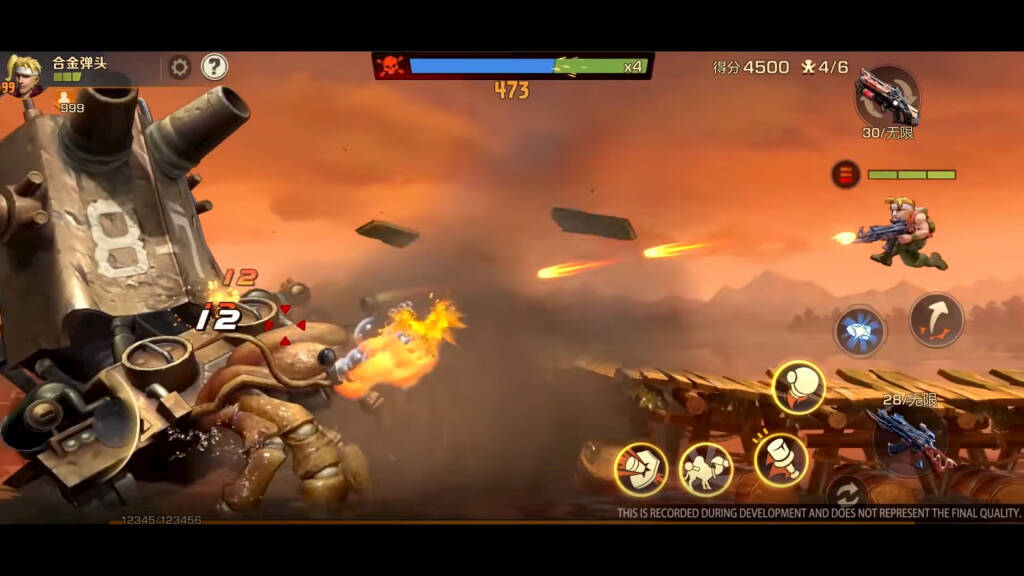Viewport: 1024px width, 576px height.
Task: Activate the blue glowing fist skill
Action: 859,331
